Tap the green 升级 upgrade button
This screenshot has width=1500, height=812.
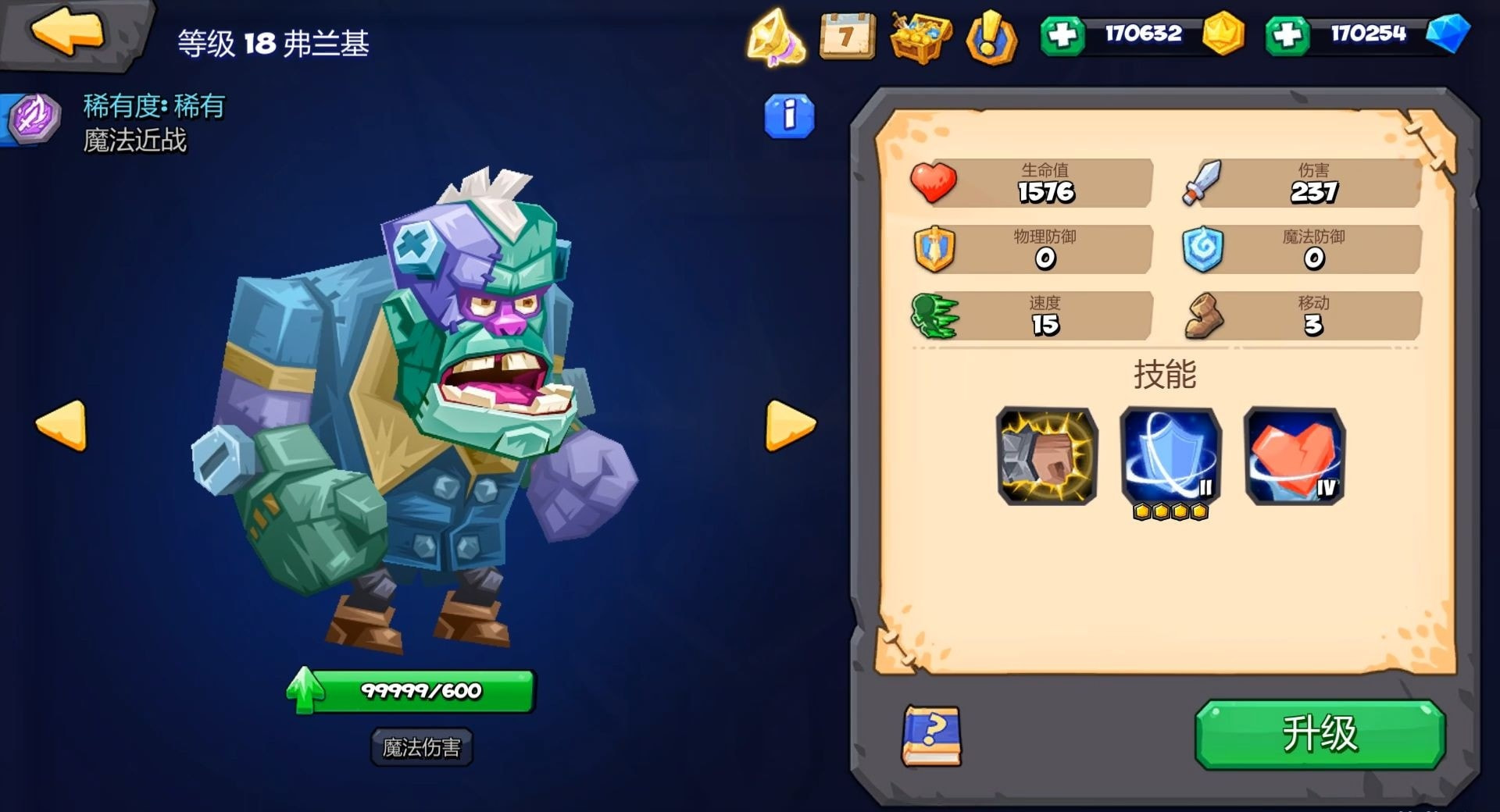point(1320,734)
